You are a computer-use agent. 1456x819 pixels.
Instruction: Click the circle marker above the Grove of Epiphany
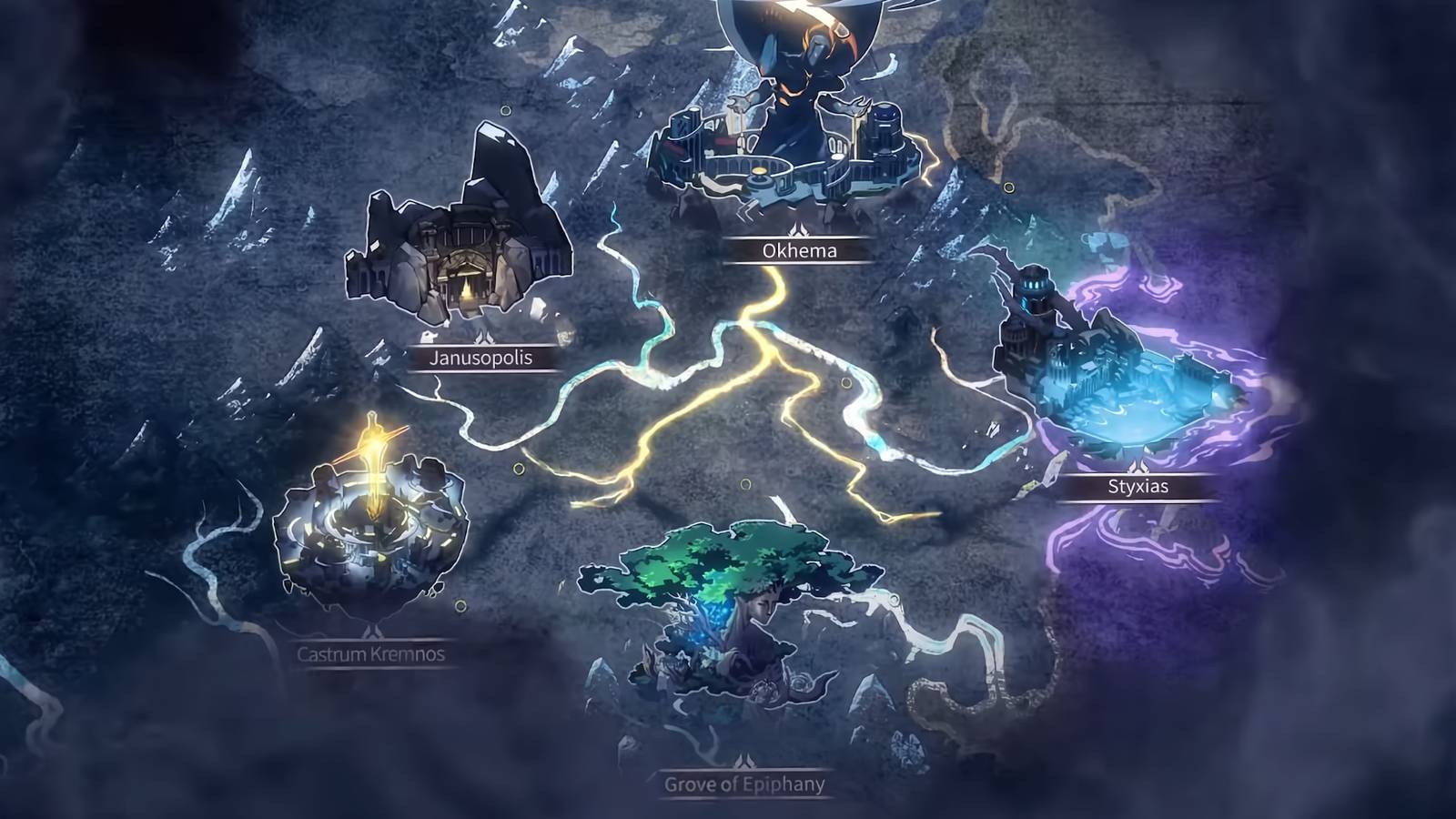point(746,483)
